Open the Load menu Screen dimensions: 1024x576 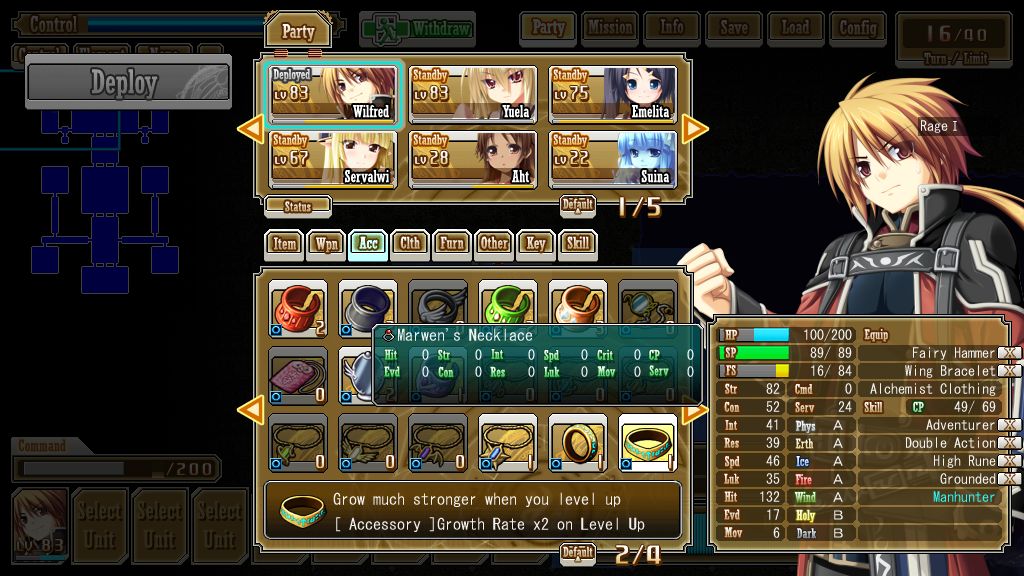click(x=795, y=28)
